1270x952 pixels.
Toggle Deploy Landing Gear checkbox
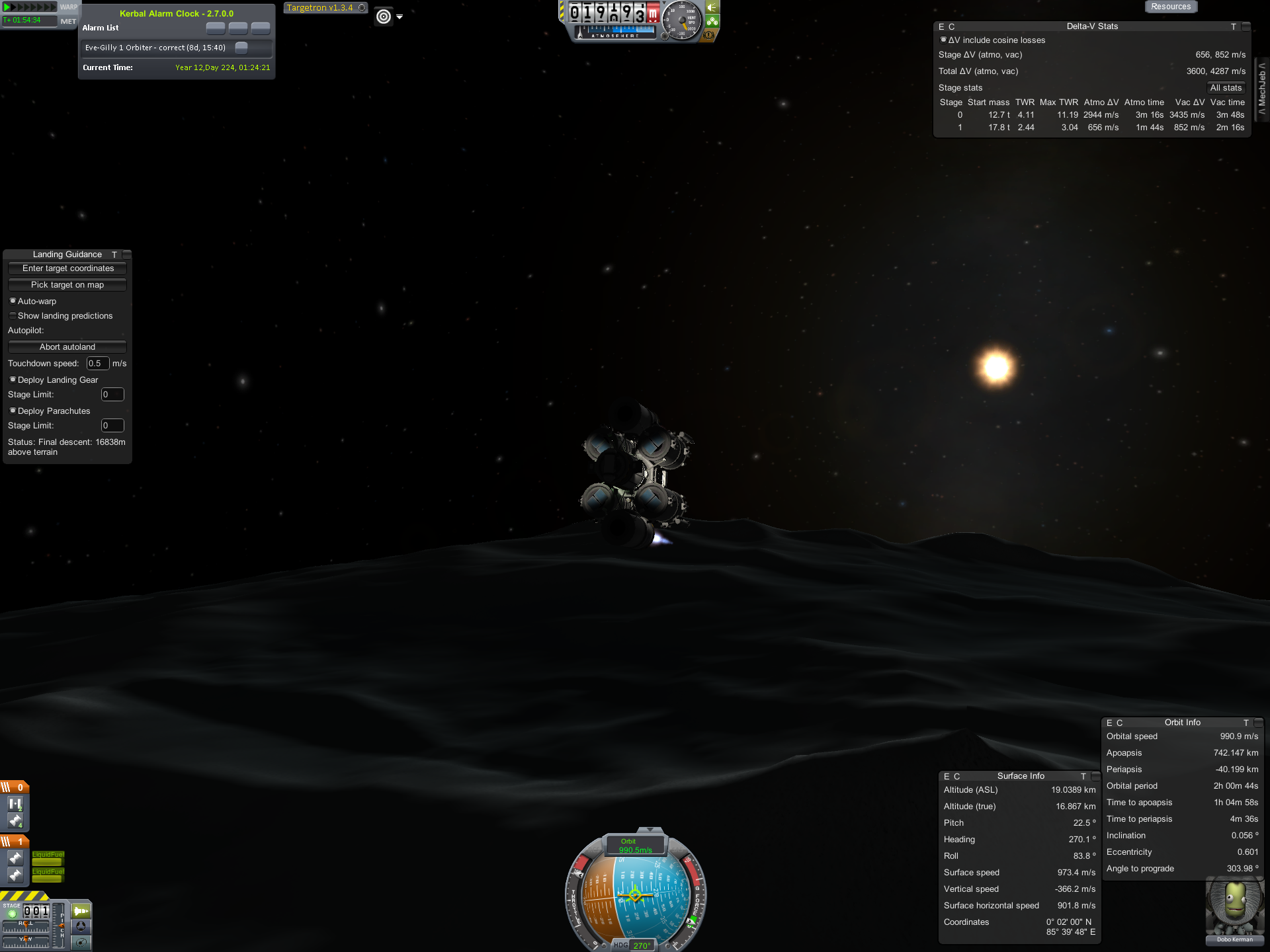(13, 379)
